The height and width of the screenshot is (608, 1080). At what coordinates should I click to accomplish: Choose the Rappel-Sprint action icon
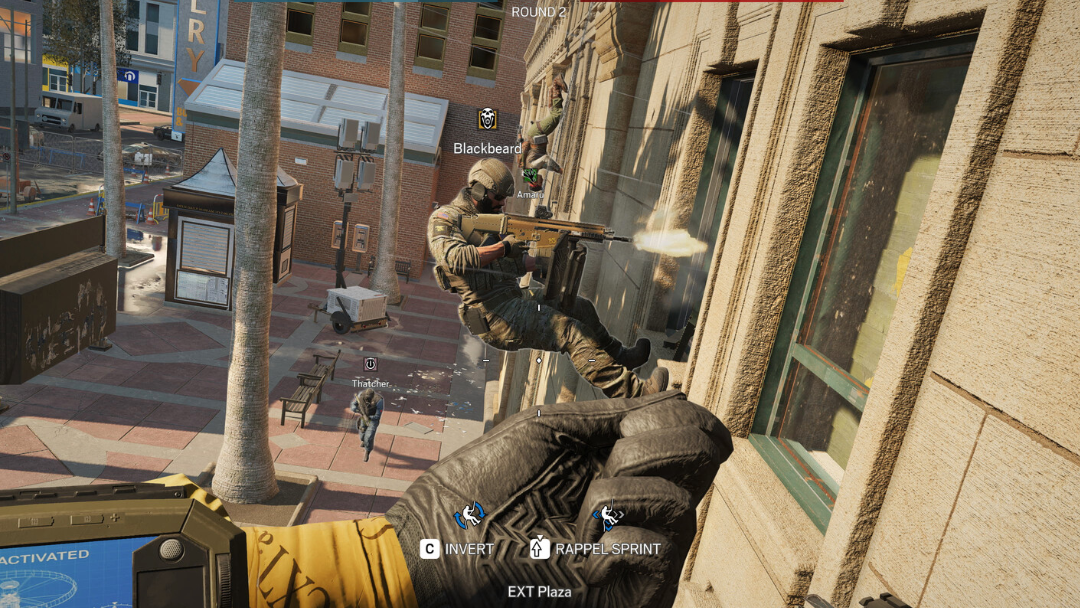(x=607, y=516)
